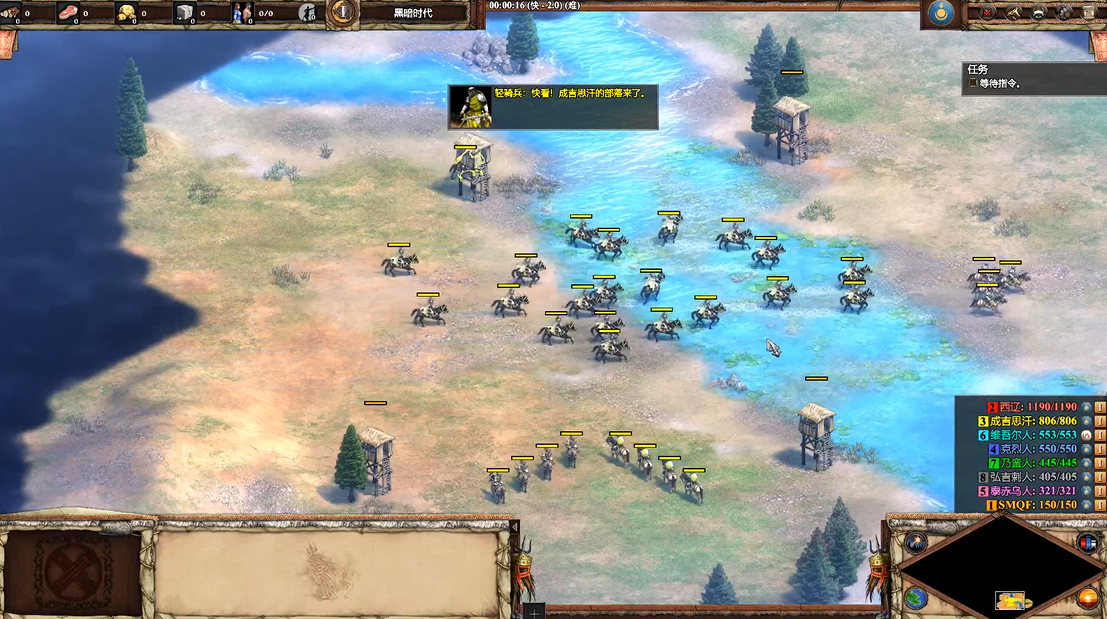The width and height of the screenshot is (1107, 619).
Task: Toggle the 等待指令 objective checkbox
Action: point(972,84)
